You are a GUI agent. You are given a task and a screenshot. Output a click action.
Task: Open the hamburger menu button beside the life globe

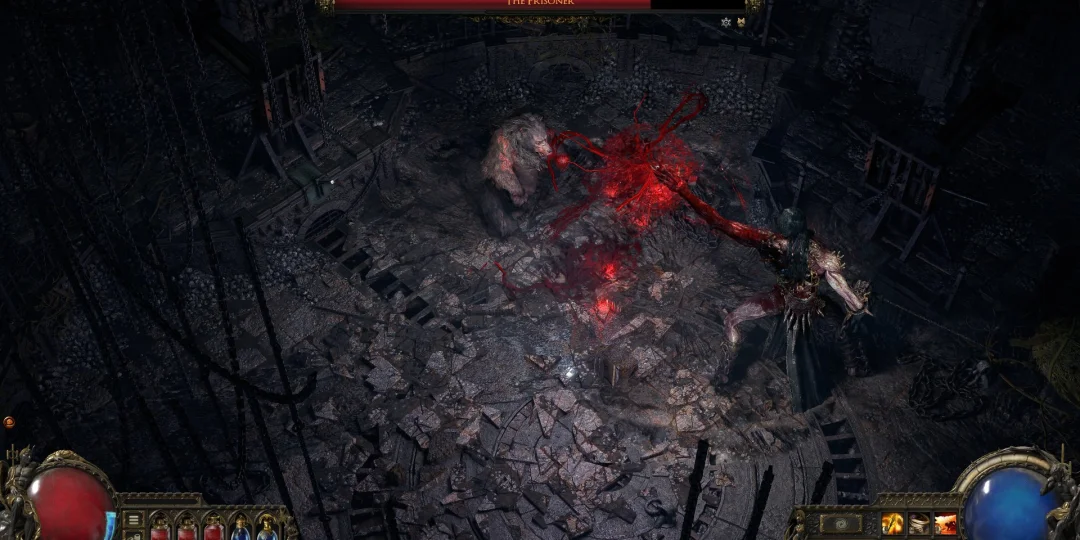point(133,521)
